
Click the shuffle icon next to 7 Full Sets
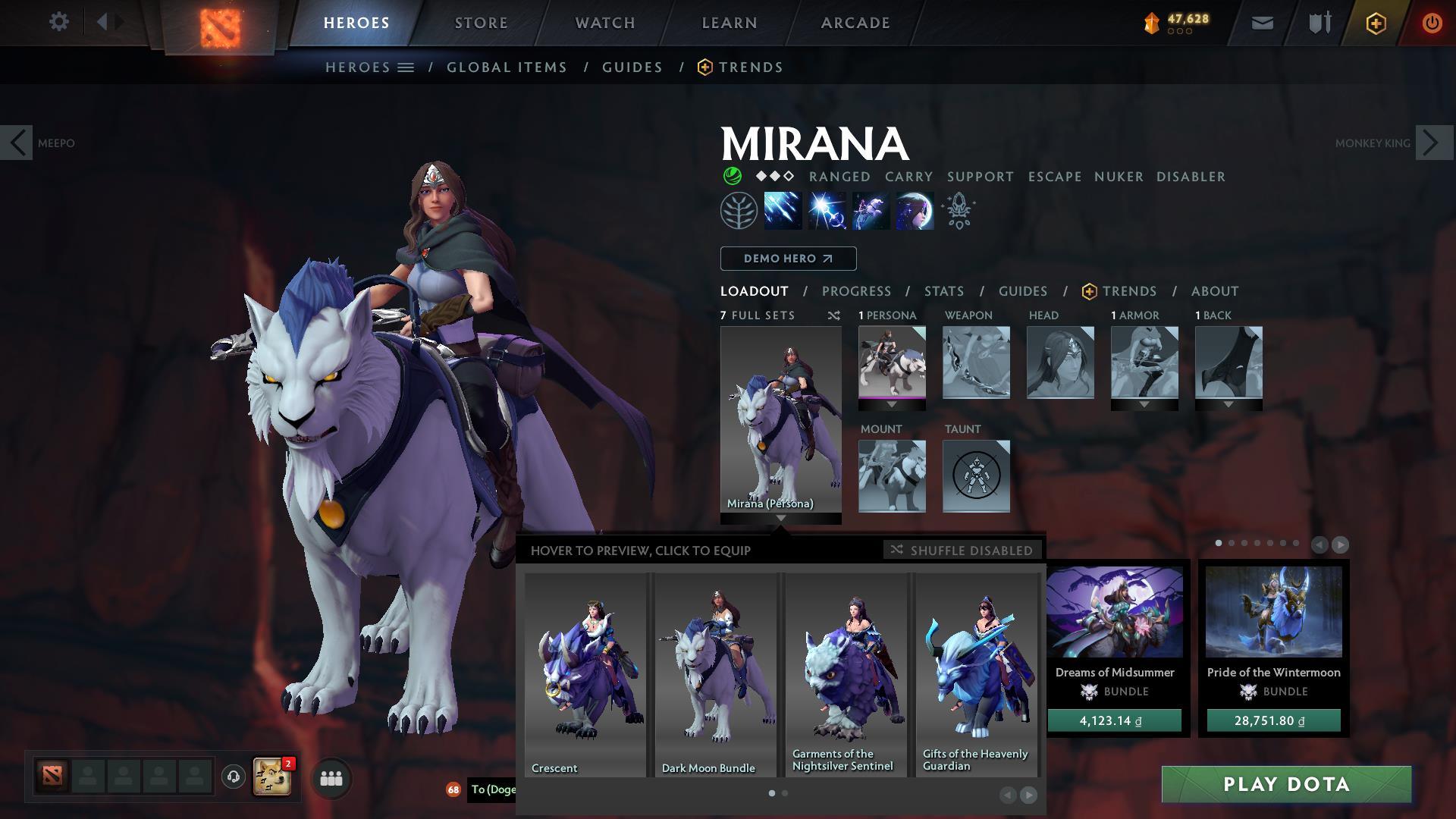tap(833, 316)
